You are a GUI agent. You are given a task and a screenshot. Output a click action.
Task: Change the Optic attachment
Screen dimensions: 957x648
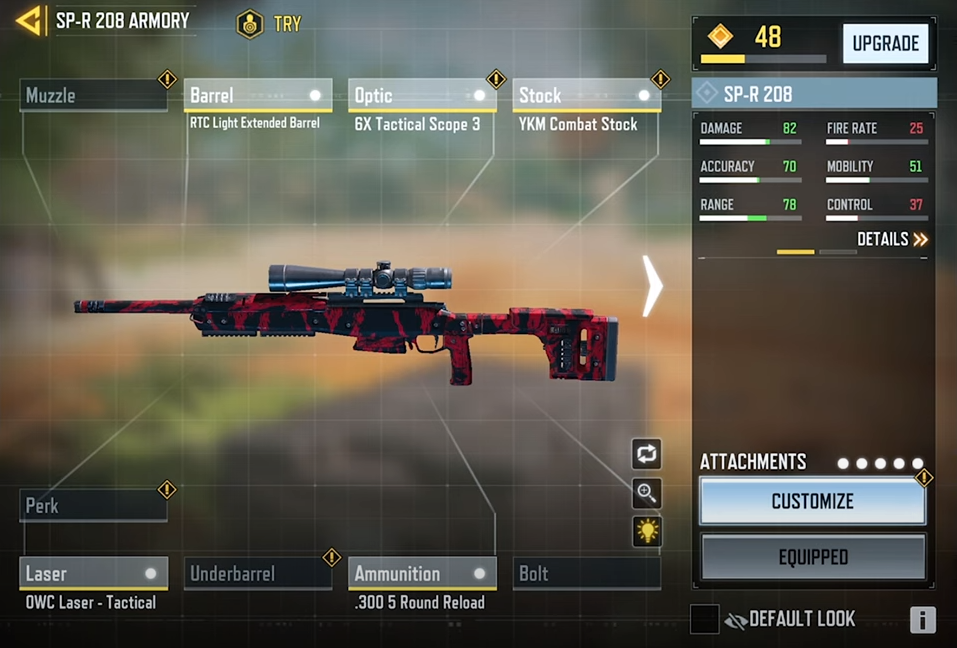tap(421, 96)
